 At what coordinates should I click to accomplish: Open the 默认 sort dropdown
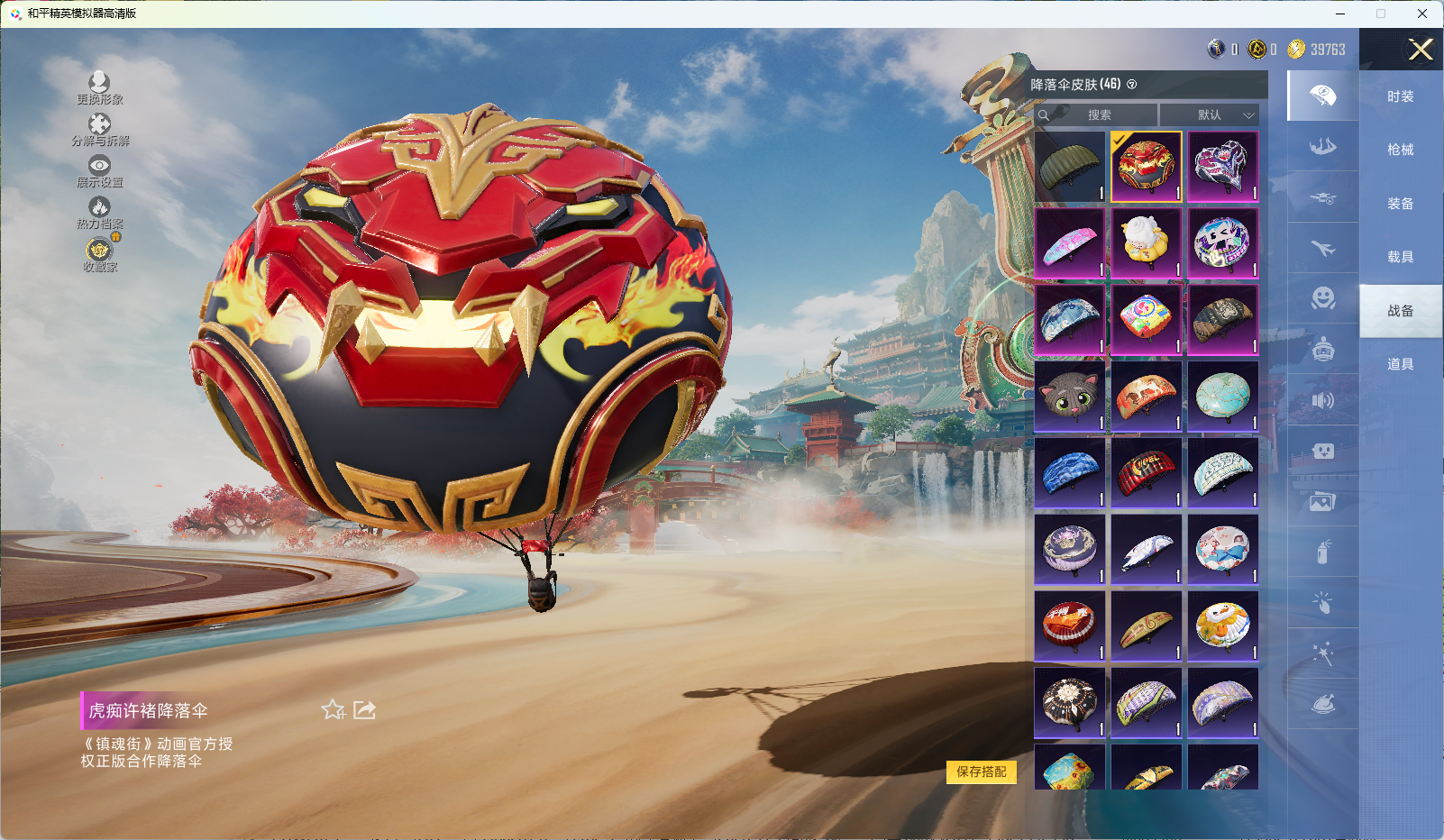pos(1209,114)
